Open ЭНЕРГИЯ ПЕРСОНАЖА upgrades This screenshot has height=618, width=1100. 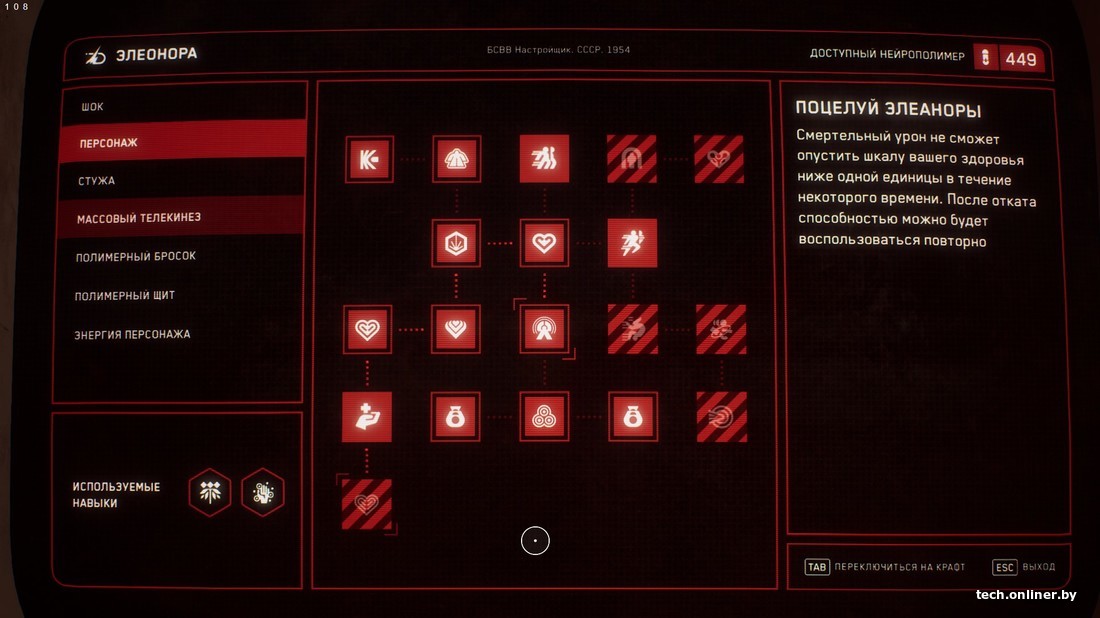click(x=133, y=334)
